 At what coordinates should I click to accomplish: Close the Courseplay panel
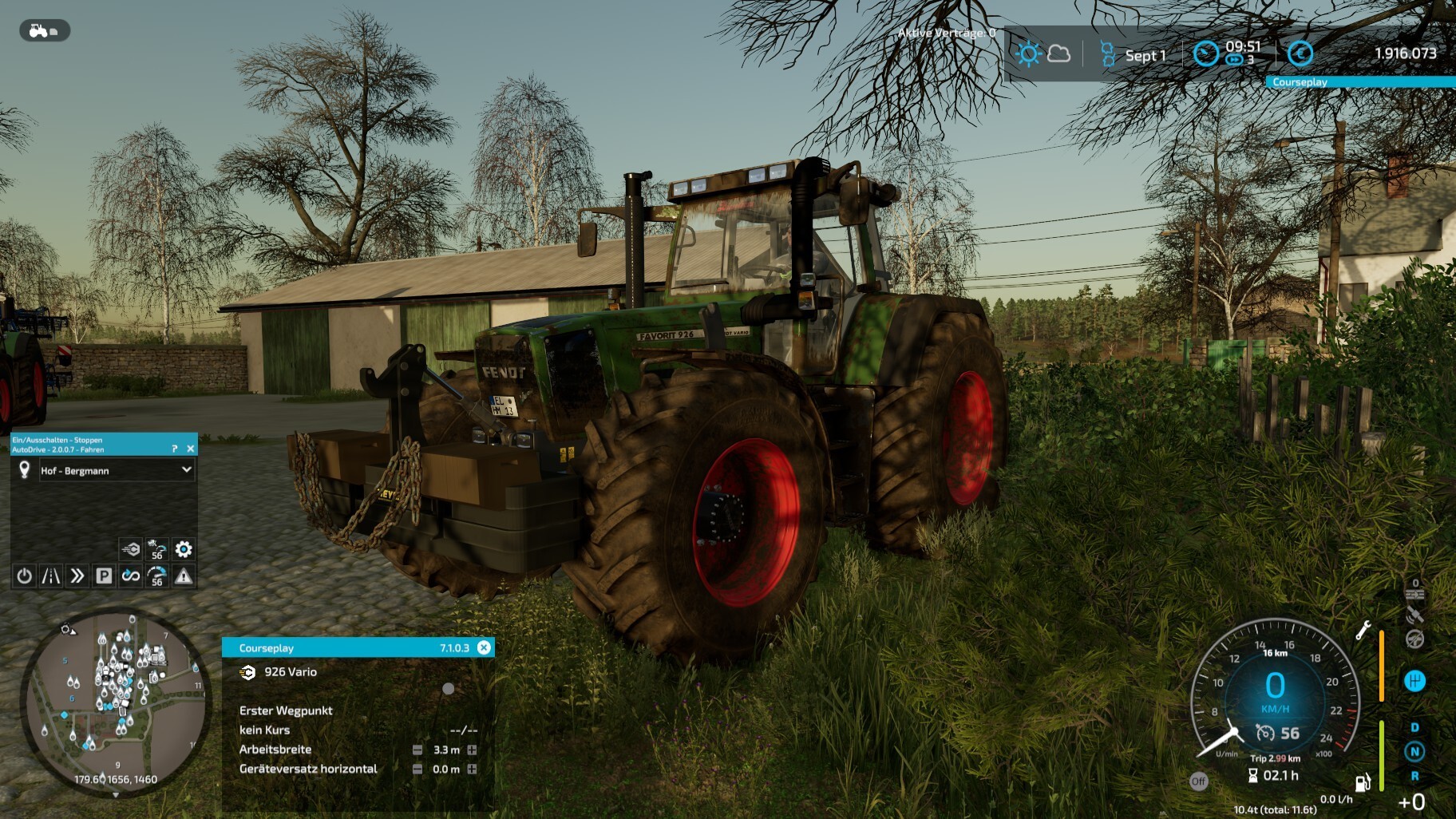coord(484,647)
